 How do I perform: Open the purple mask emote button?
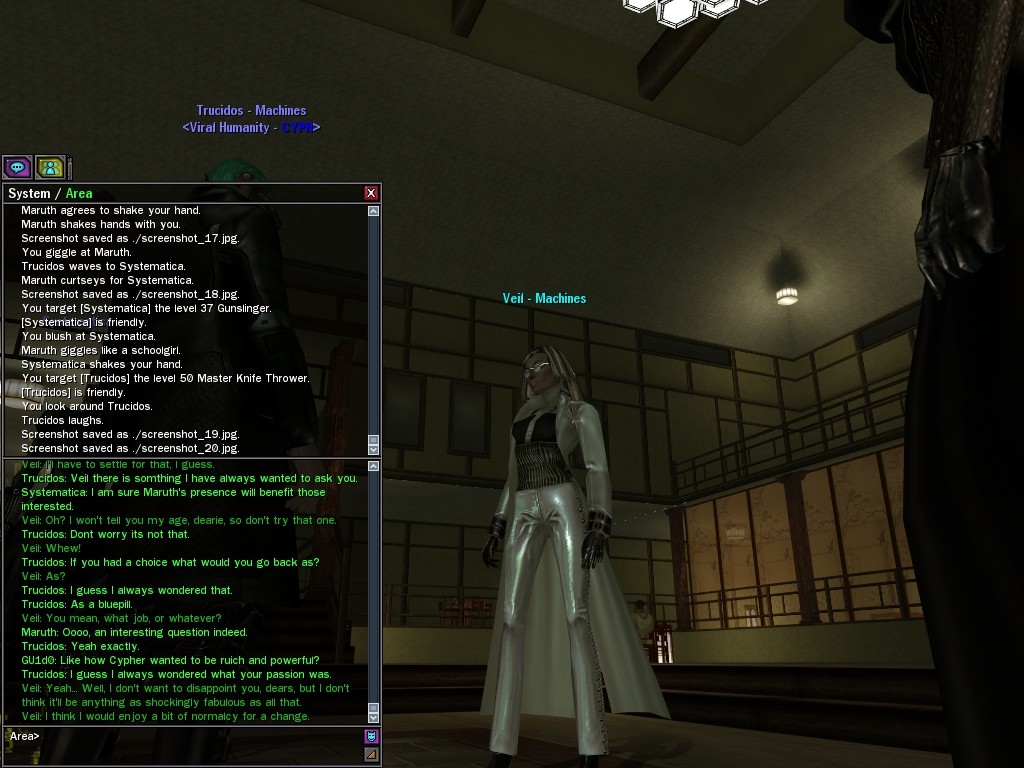372,737
